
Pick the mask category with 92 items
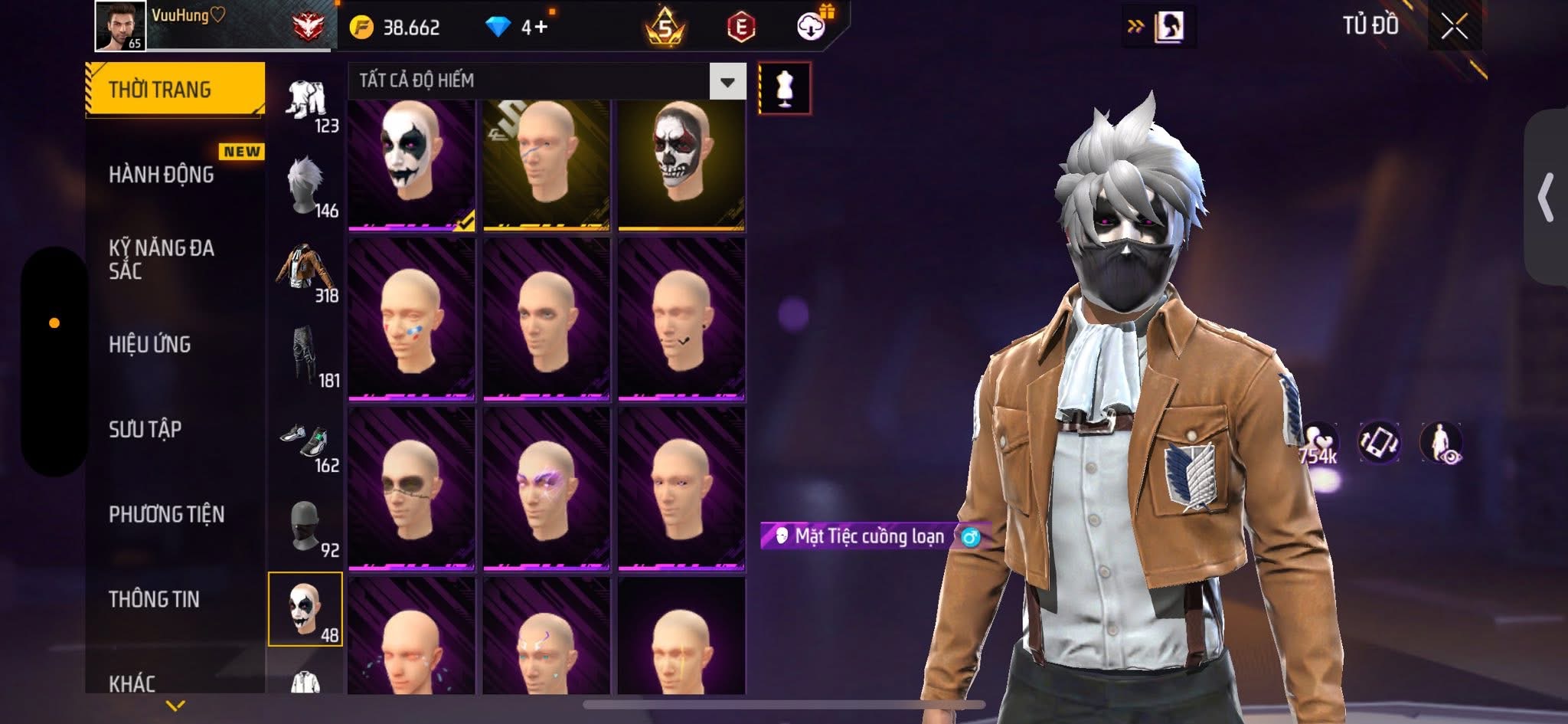[306, 527]
